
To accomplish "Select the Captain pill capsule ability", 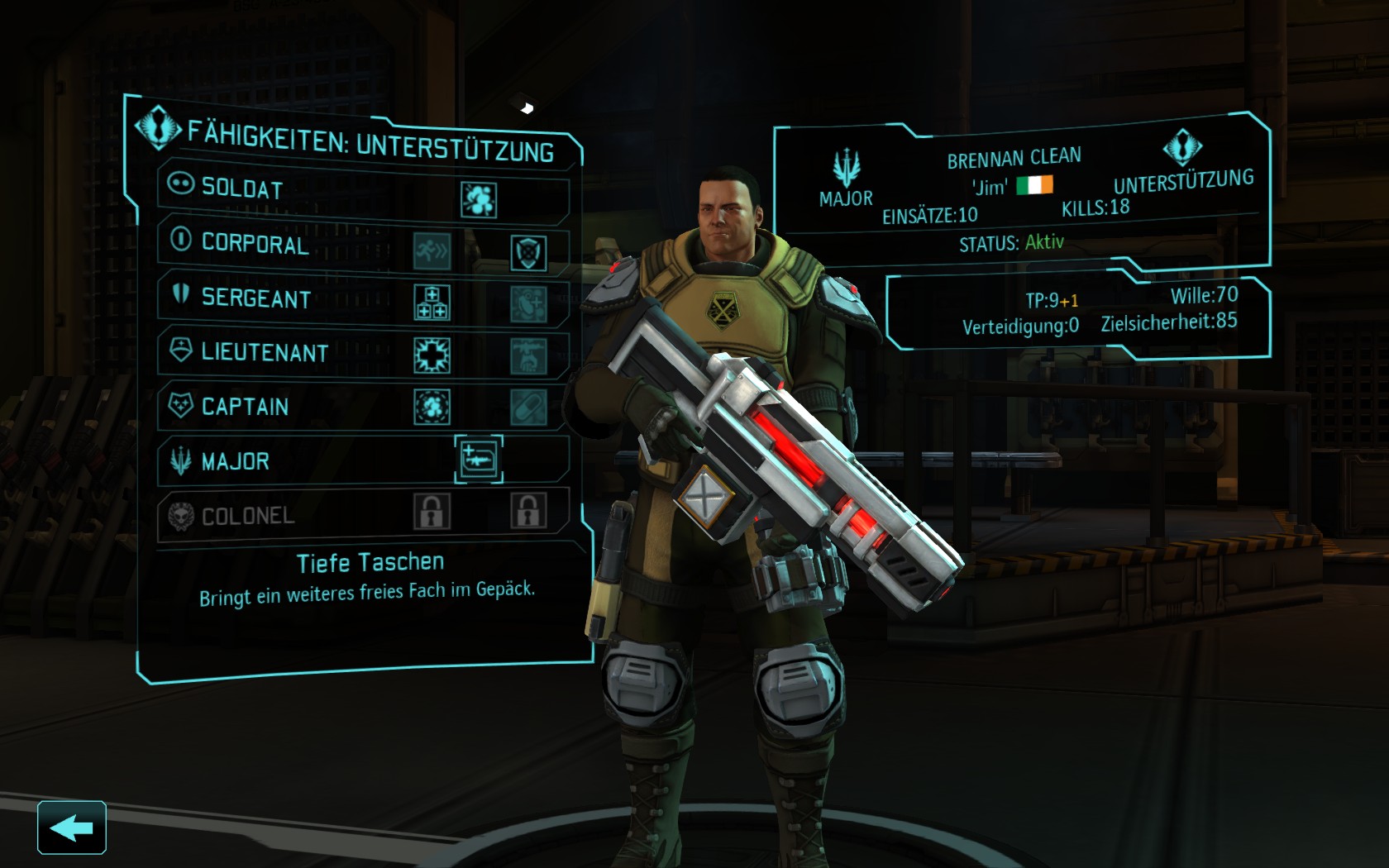I will click(528, 408).
